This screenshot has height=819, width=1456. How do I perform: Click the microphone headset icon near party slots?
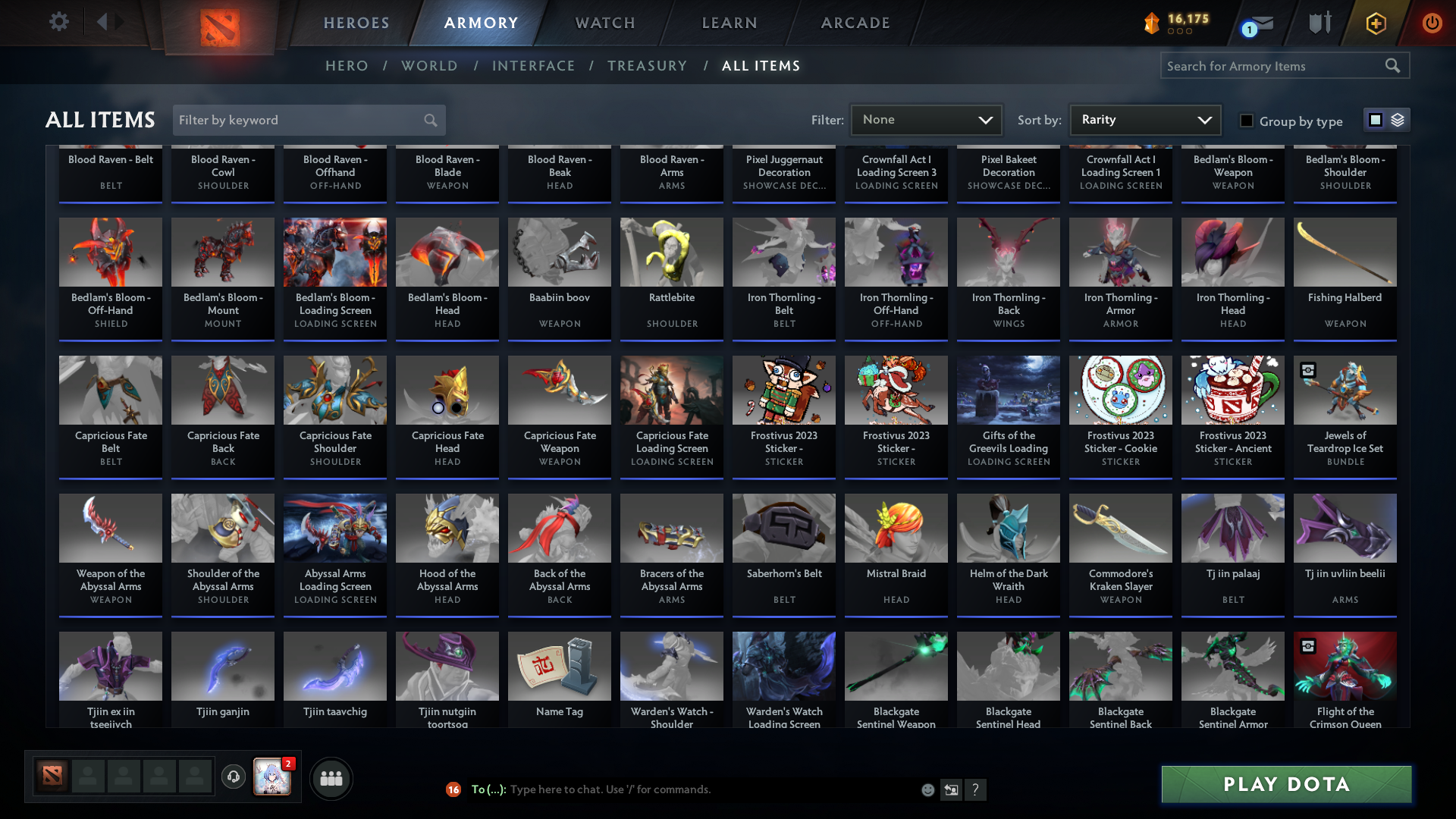(x=234, y=776)
